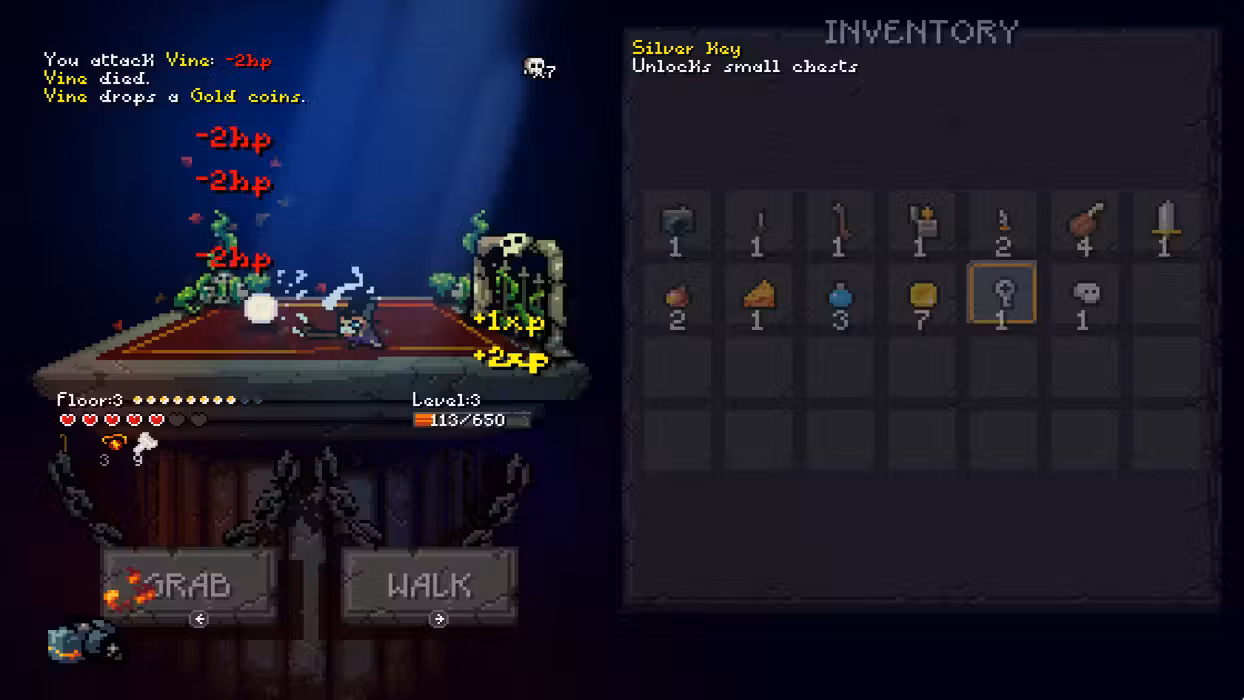Pick the roasted meat leg slot
Image resolution: width=1244 pixels, height=700 pixels.
point(1084,223)
